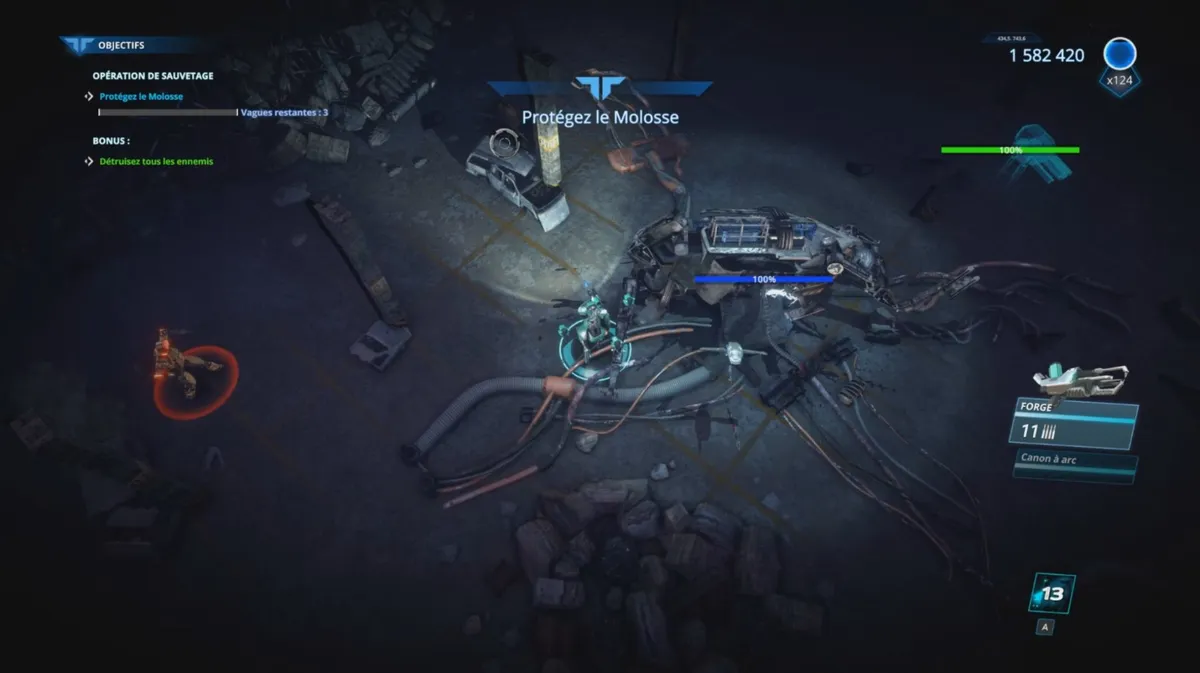Select the bonus objective 'Détruisez tous les ennemis'

click(x=156, y=161)
